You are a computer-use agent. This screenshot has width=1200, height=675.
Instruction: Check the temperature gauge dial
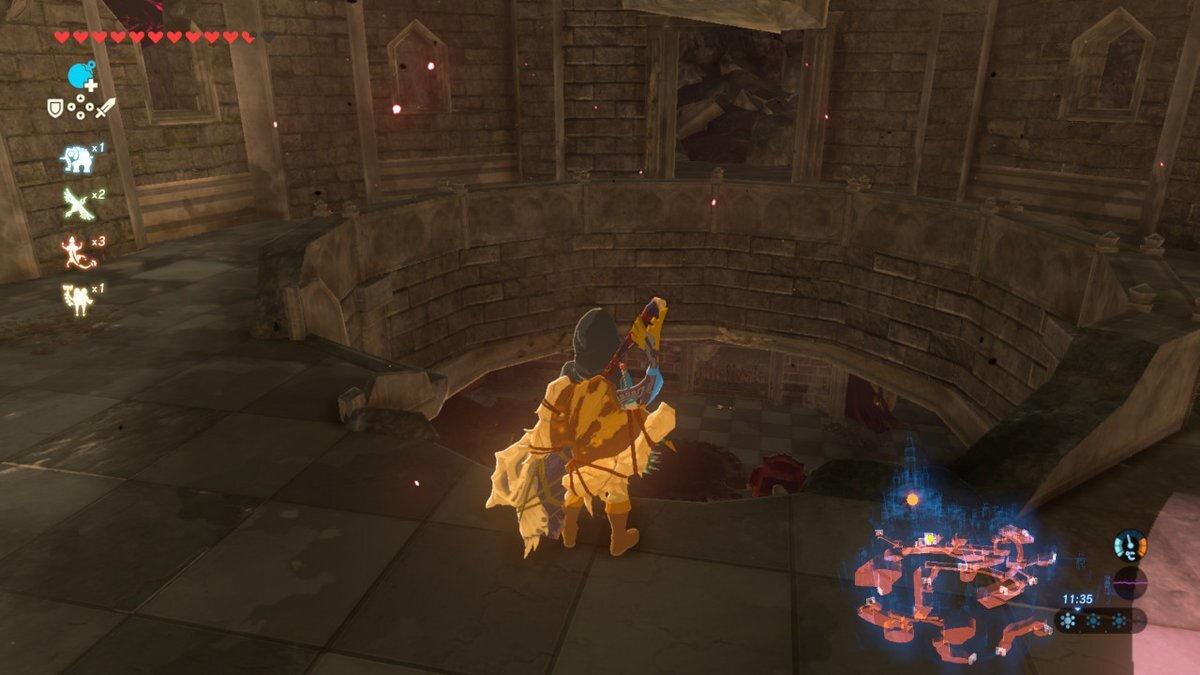tap(1130, 545)
